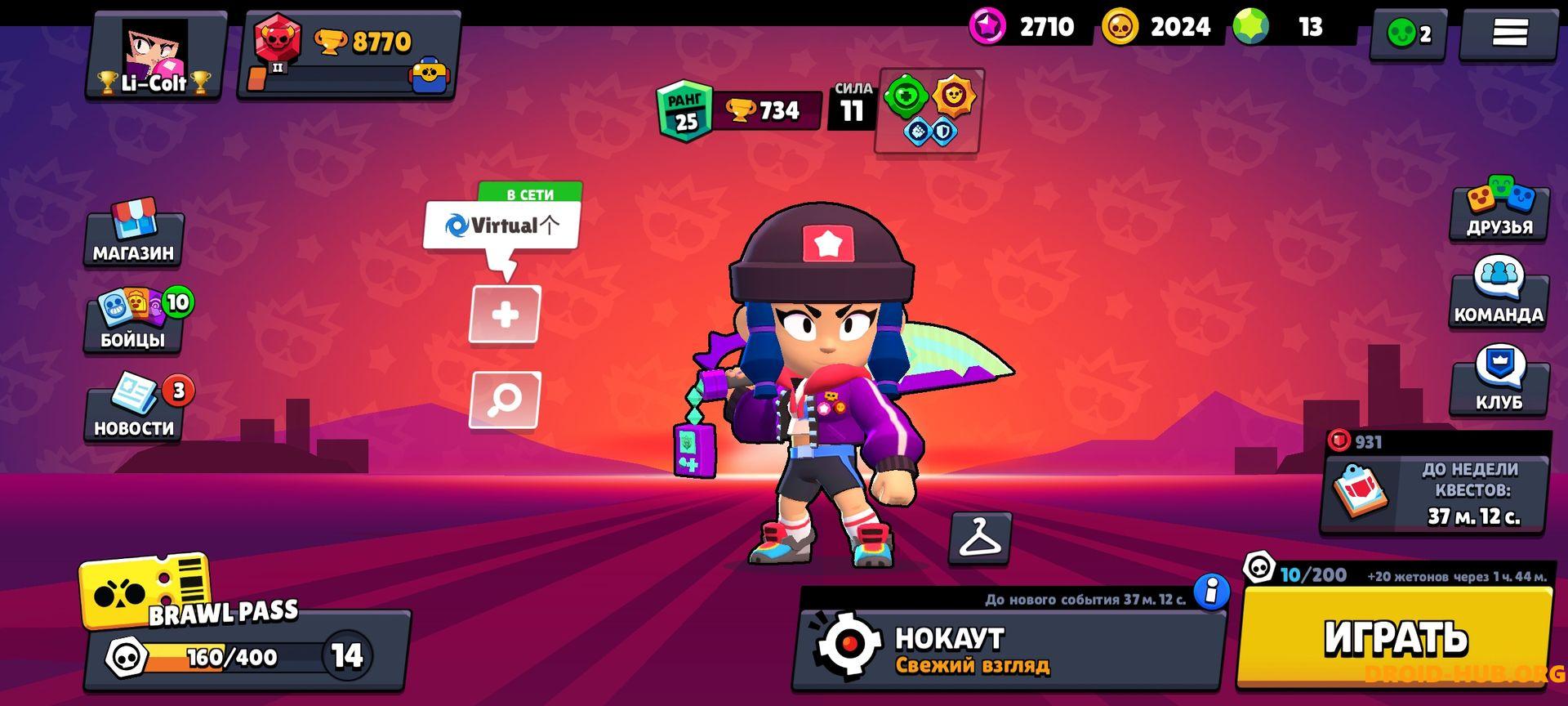The image size is (1568, 706).
Task: Open the hamburger menu in top right corner
Action: [x=1513, y=31]
